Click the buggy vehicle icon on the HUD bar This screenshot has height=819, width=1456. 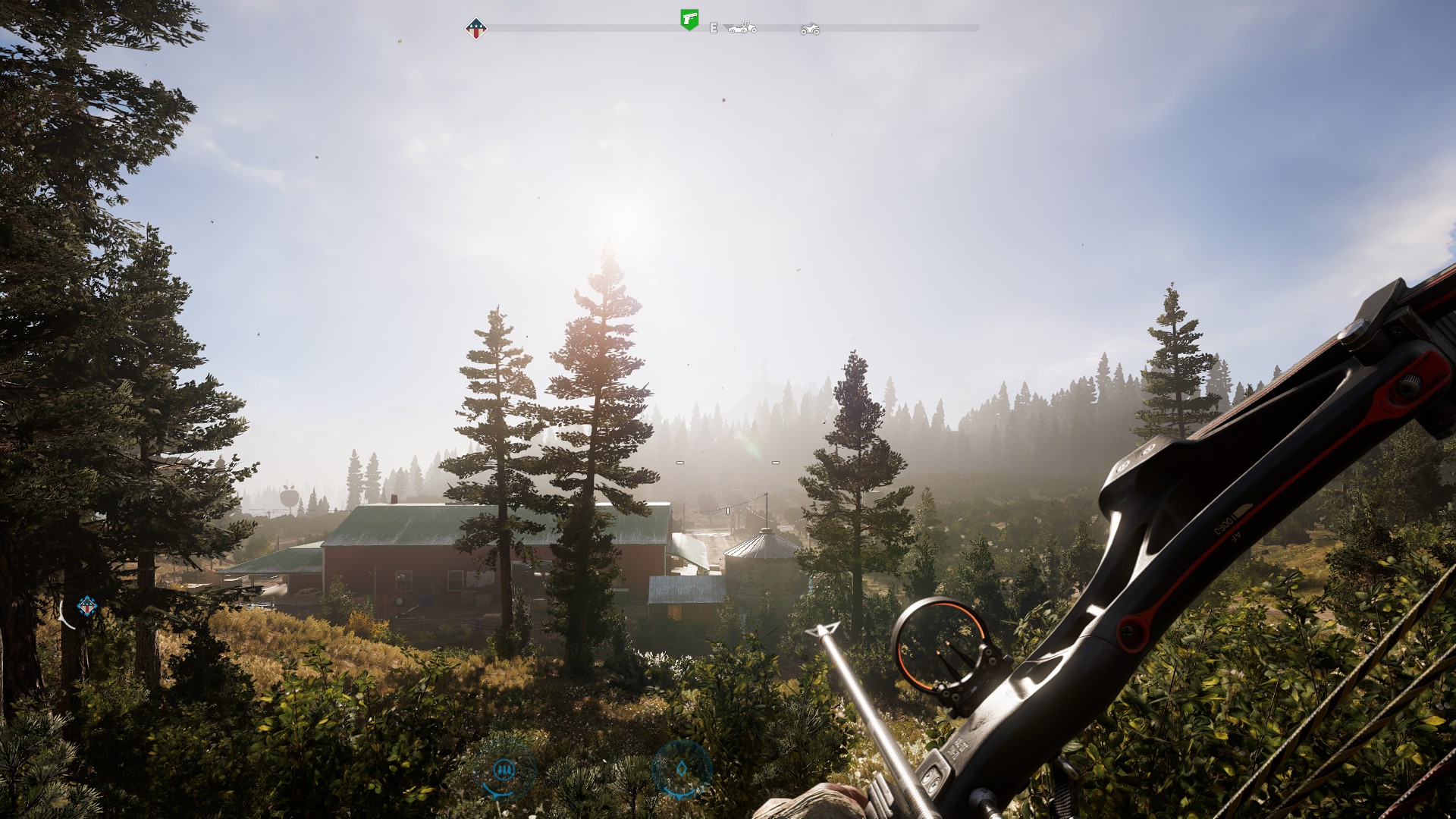[x=742, y=28]
